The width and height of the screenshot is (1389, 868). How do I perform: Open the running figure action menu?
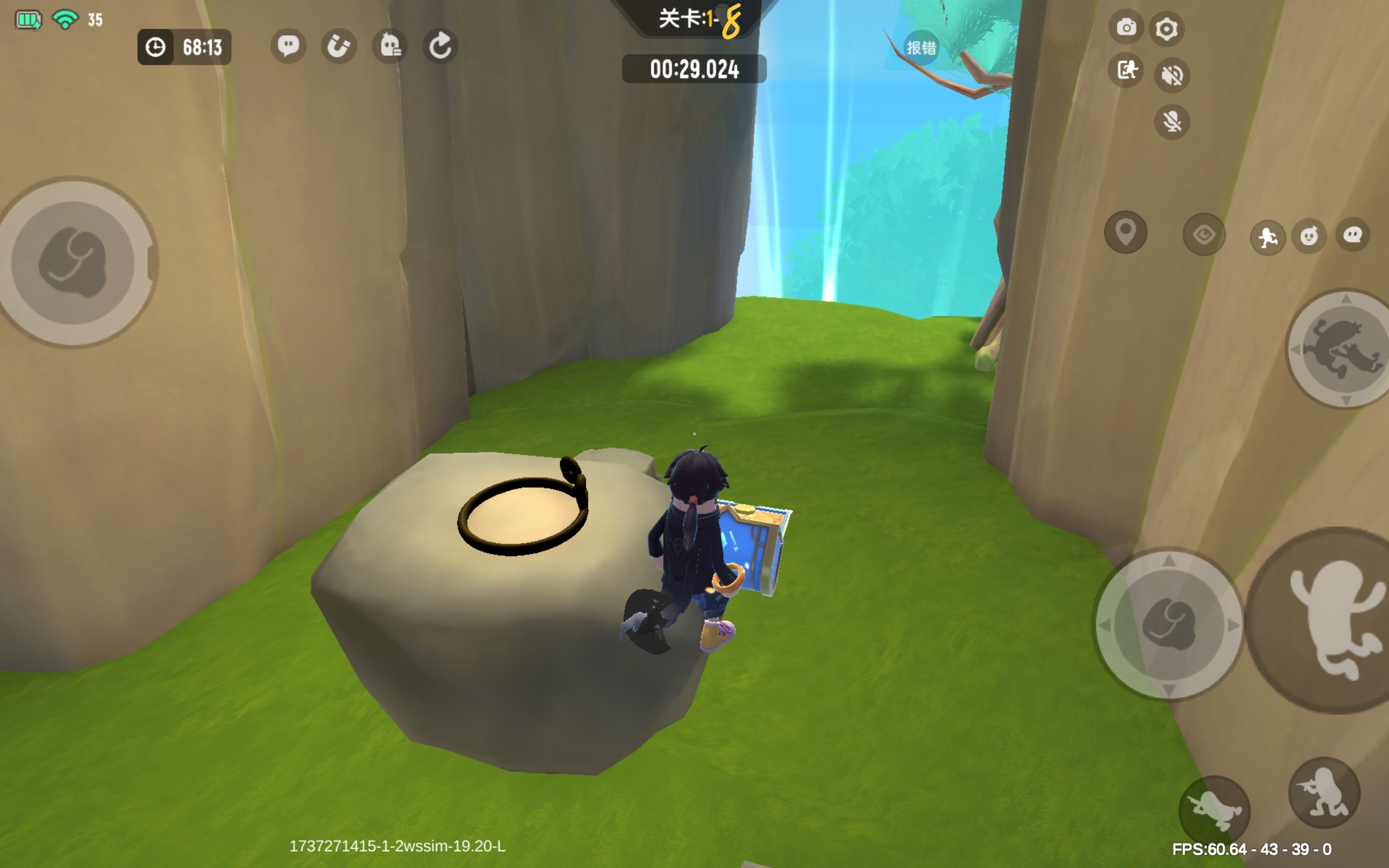pyautogui.click(x=1267, y=237)
